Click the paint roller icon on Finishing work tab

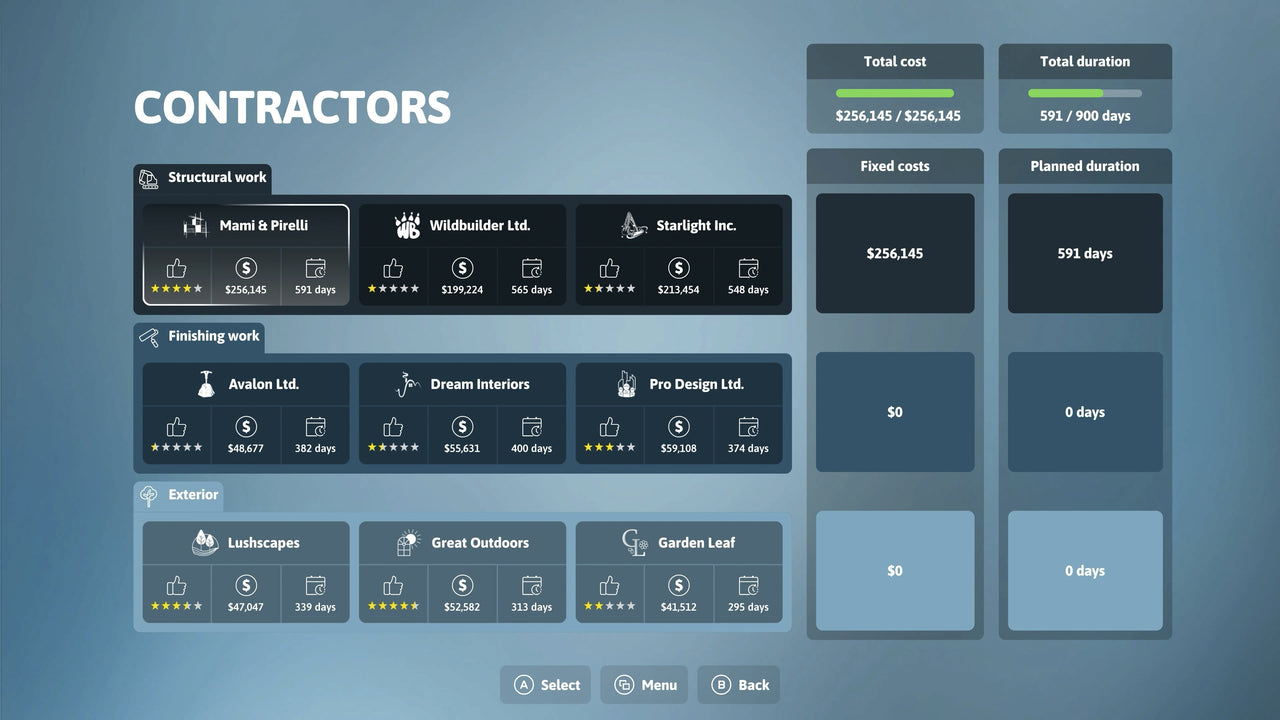point(147,336)
